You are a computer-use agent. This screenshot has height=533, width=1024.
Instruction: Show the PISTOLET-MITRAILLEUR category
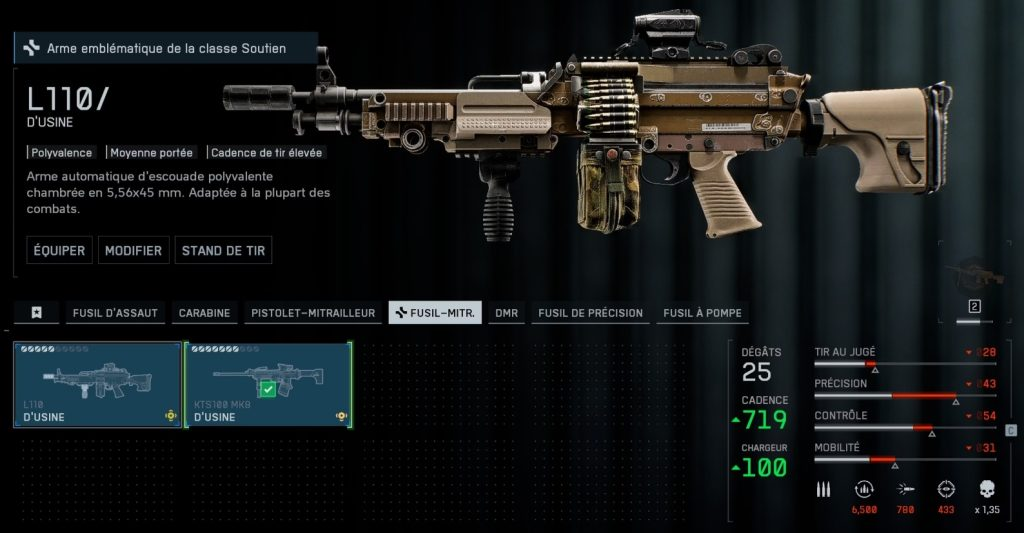coord(312,313)
